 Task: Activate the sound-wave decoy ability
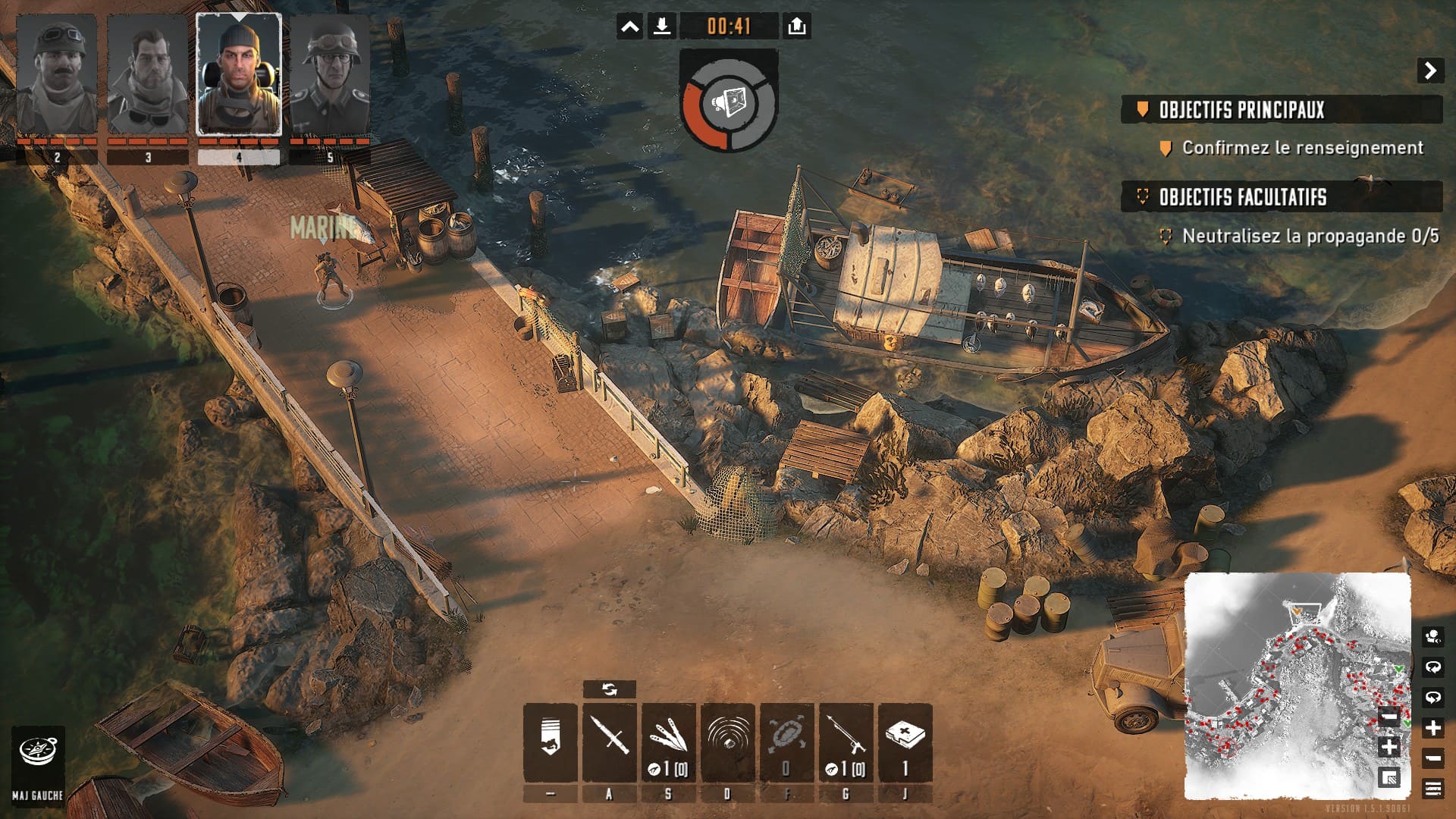727,741
